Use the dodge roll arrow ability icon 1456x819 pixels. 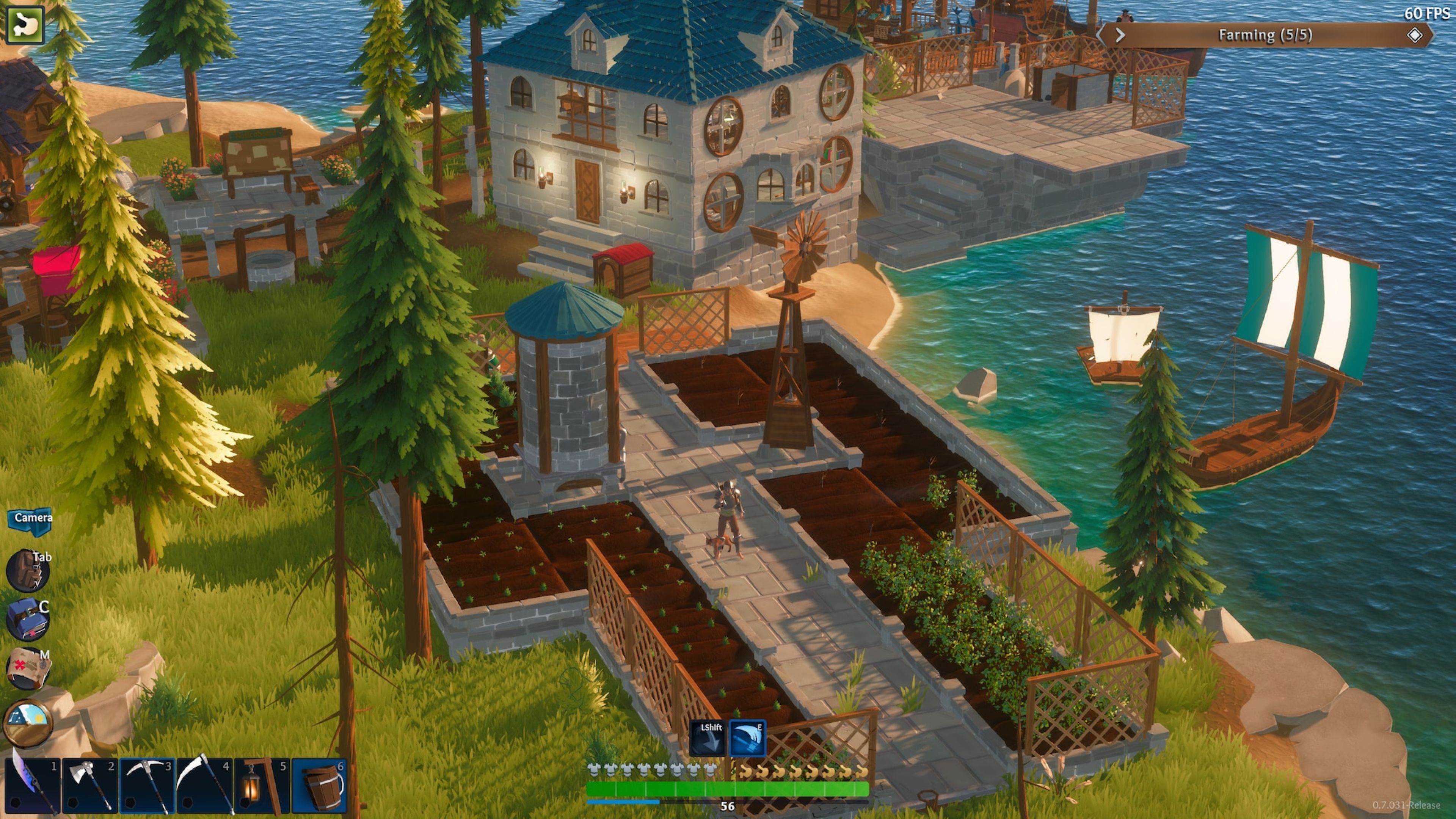pyautogui.click(x=708, y=738)
